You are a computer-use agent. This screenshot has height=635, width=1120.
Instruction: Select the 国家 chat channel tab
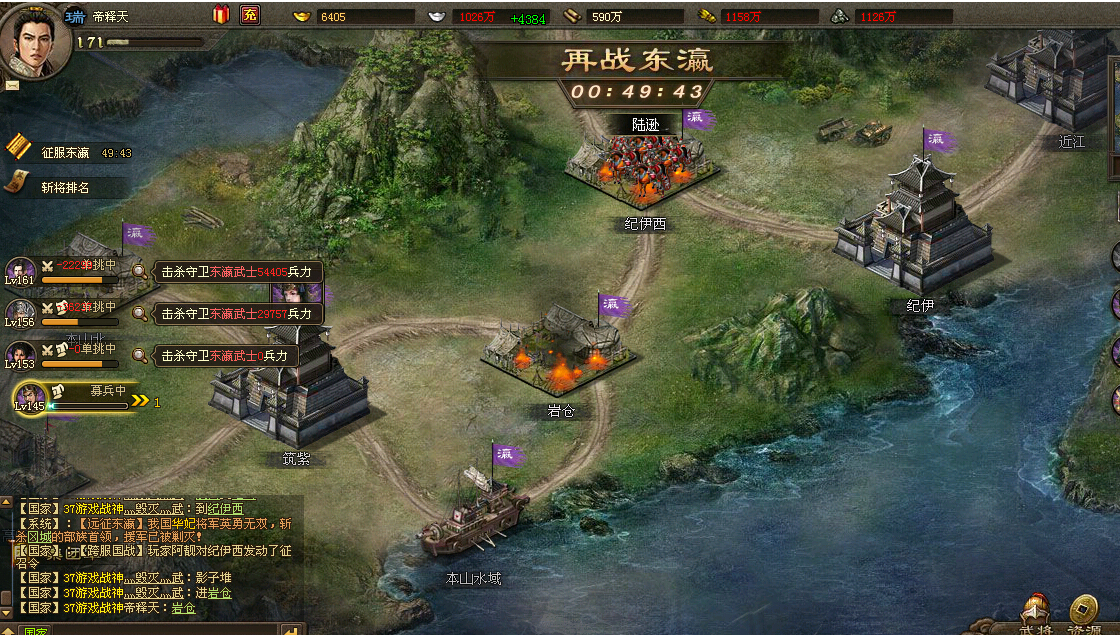coord(37,631)
